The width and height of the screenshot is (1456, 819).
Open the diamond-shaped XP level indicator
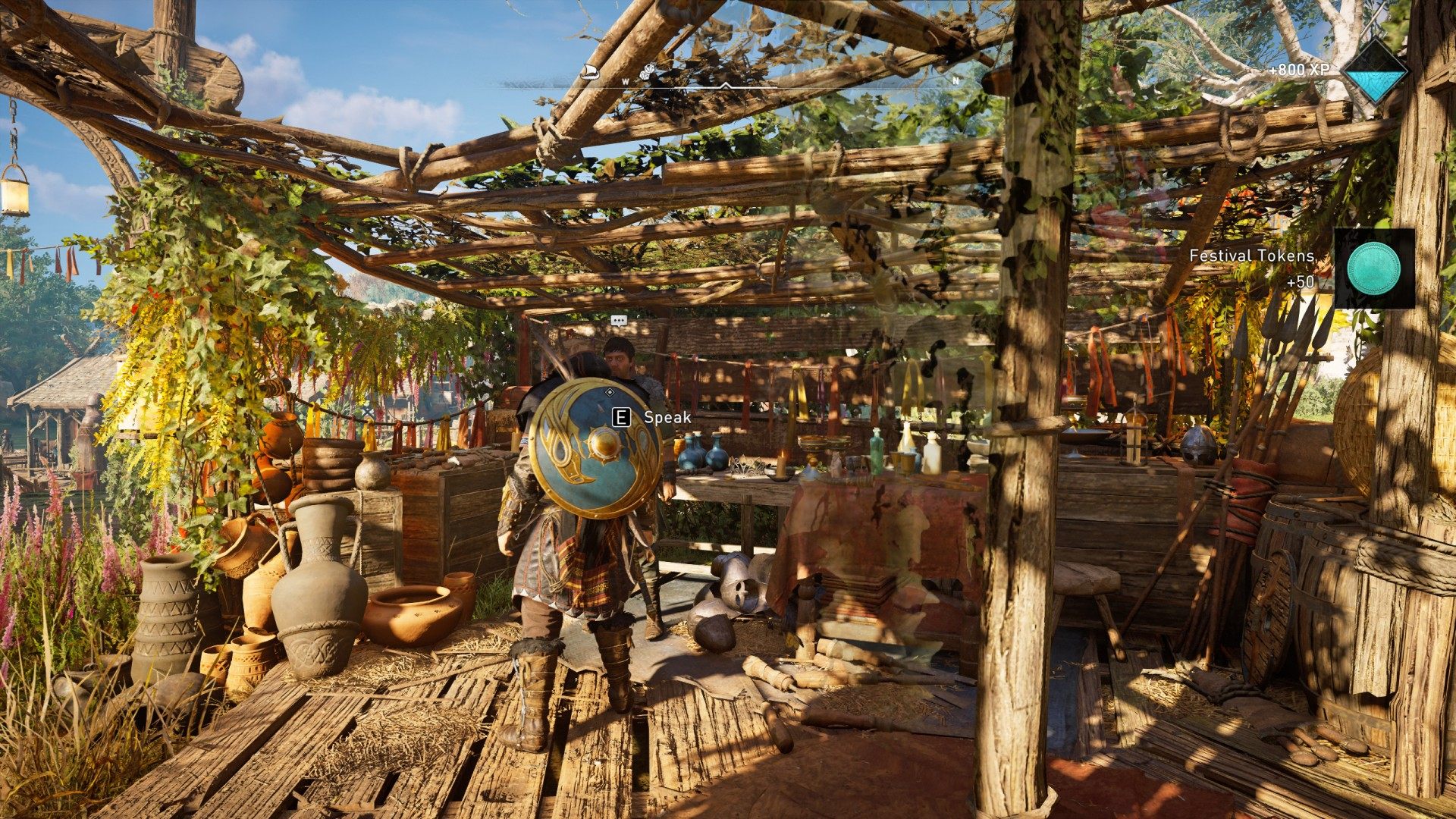click(1374, 72)
